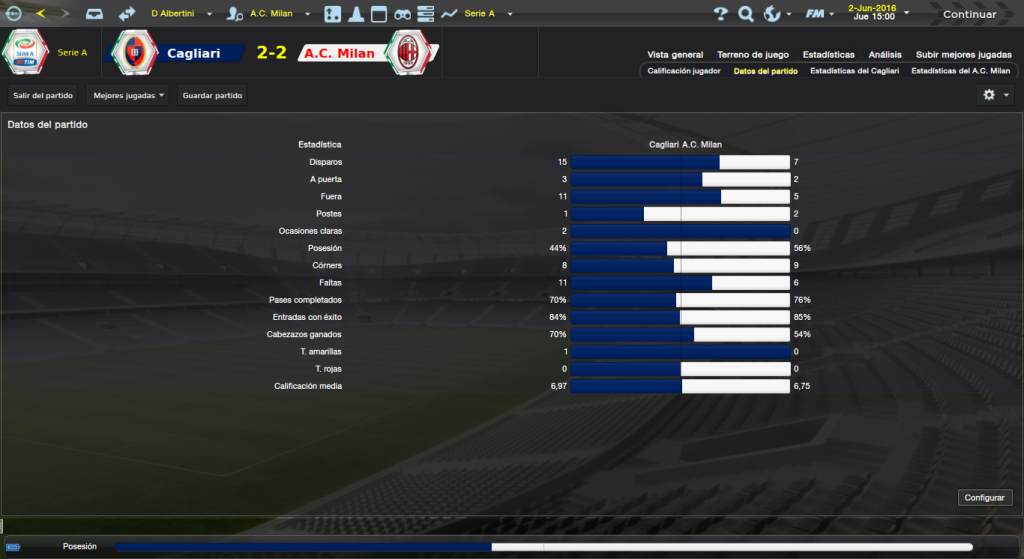Open the Mejores jugadas dropdown
The image size is (1024, 559).
(x=127, y=95)
